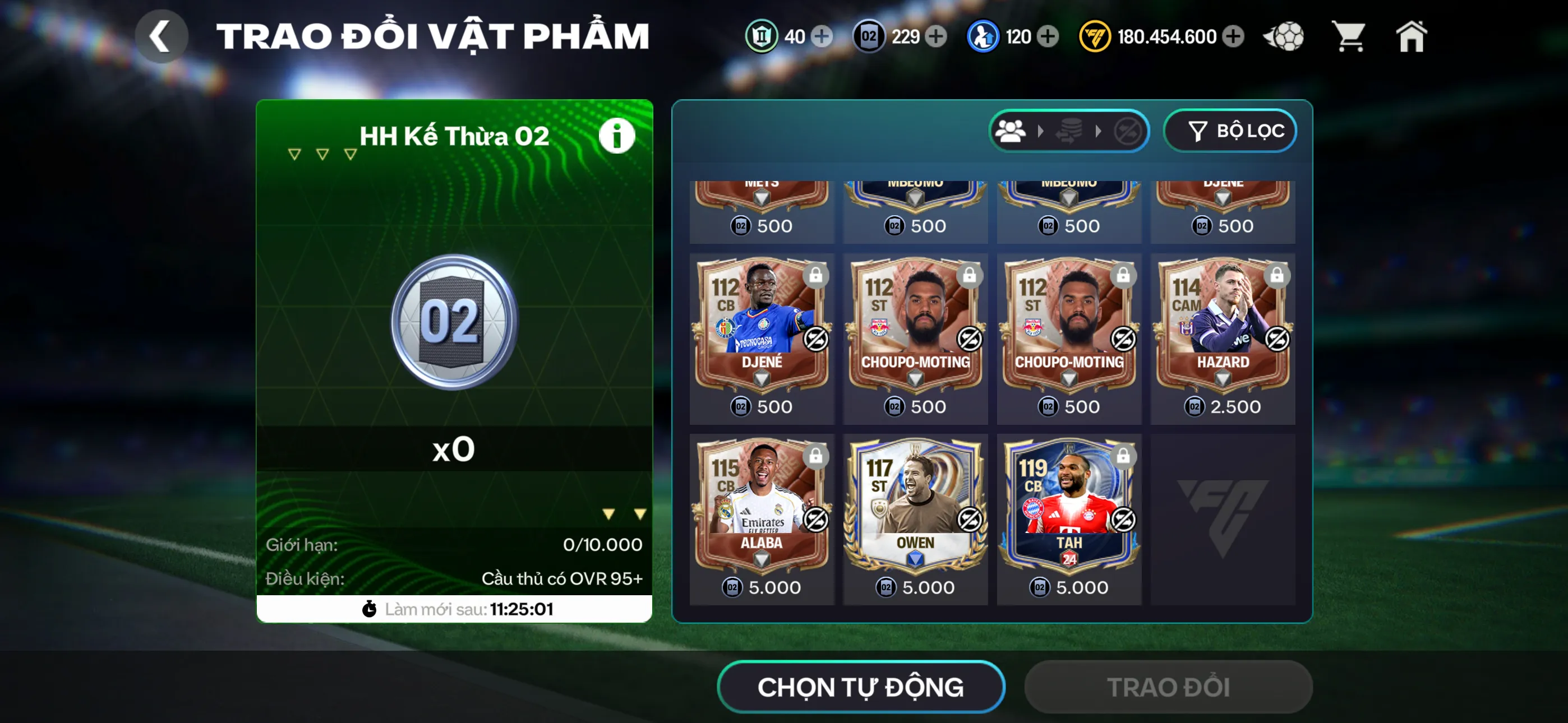This screenshot has width=1568, height=723.
Task: Select the coin trade icon in the category bar
Action: (x=1069, y=130)
